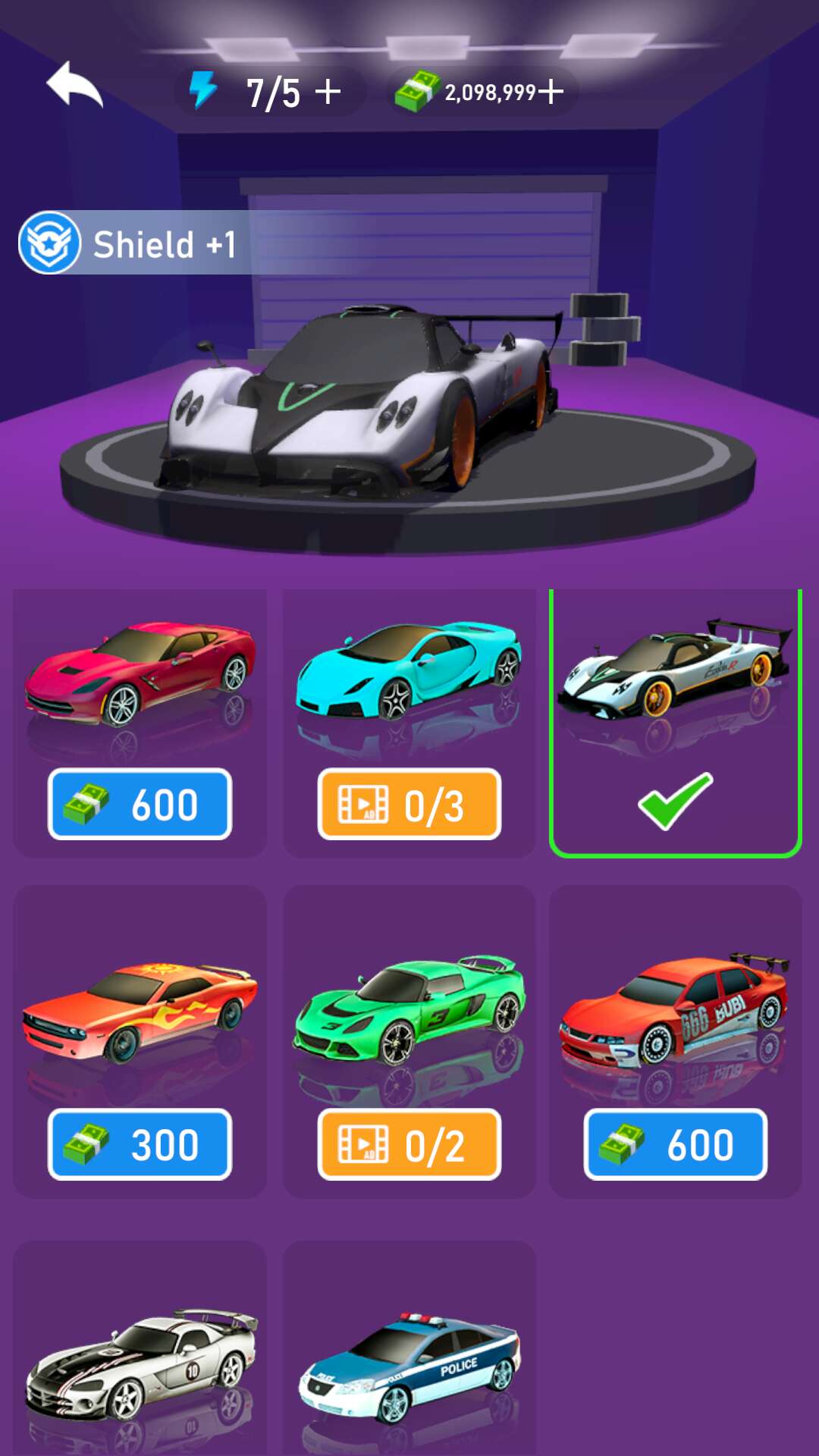
Task: Buy the orange flame muscle car for 300
Action: coord(140,1144)
